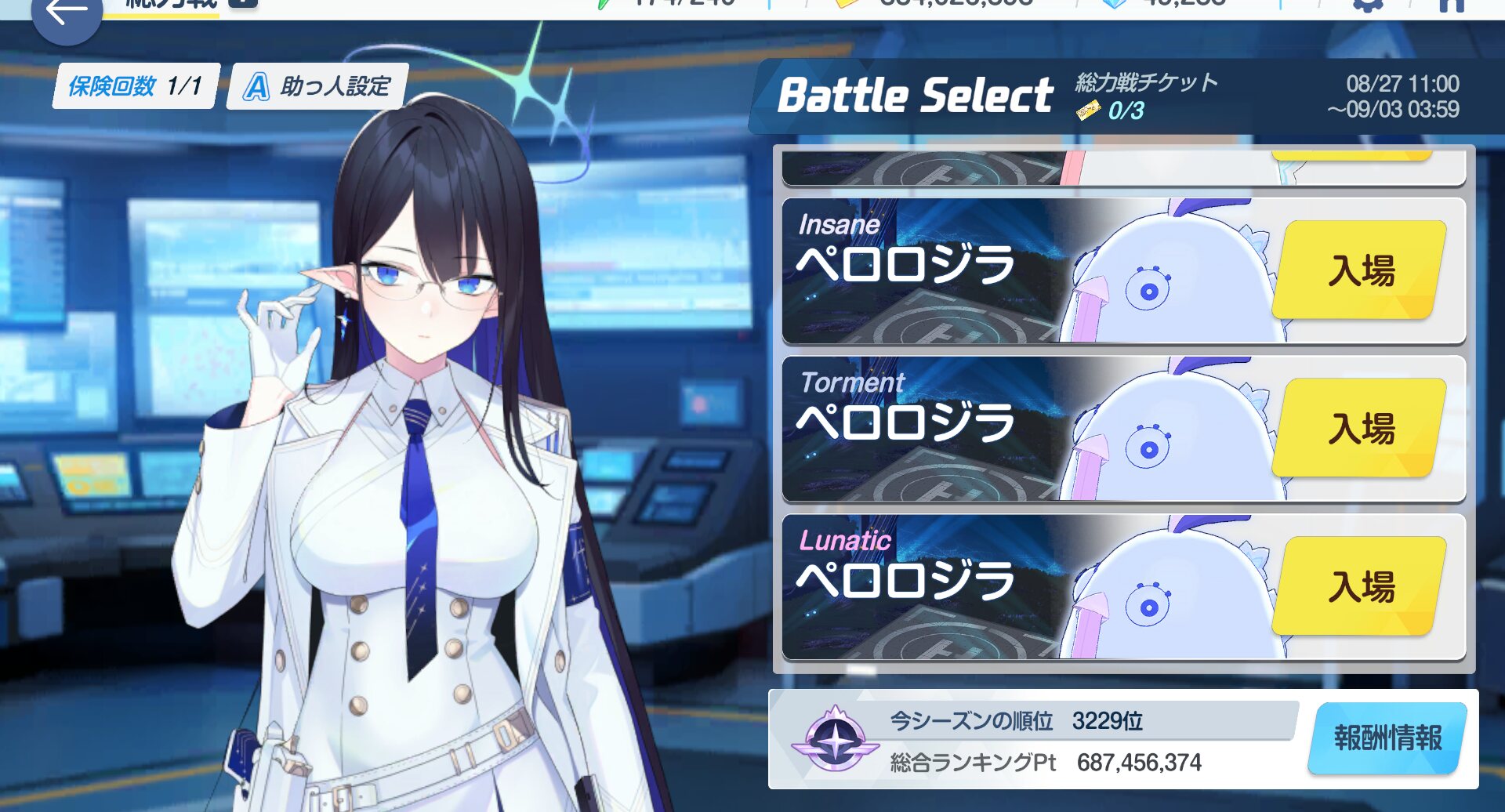Enter the Lunatic ペロロジラ battle
1505x812 pixels.
point(1360,586)
